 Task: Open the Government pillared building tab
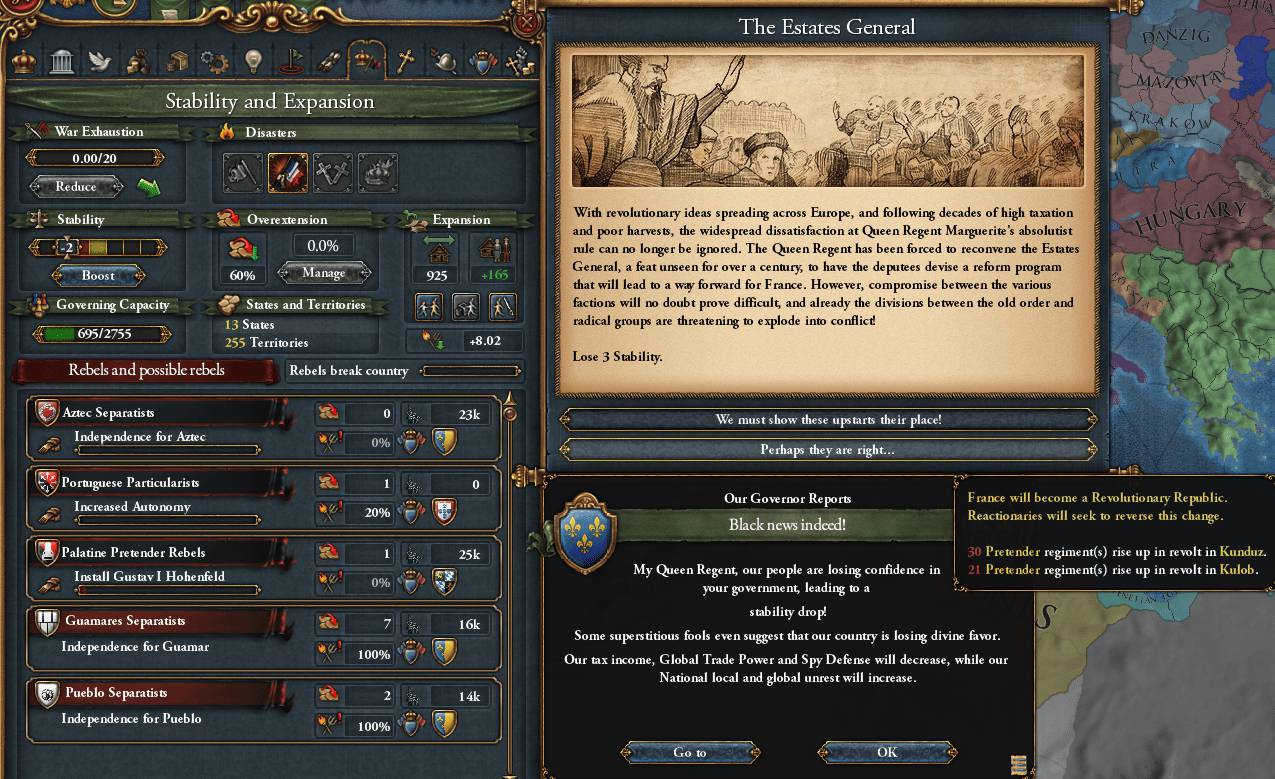coord(60,62)
